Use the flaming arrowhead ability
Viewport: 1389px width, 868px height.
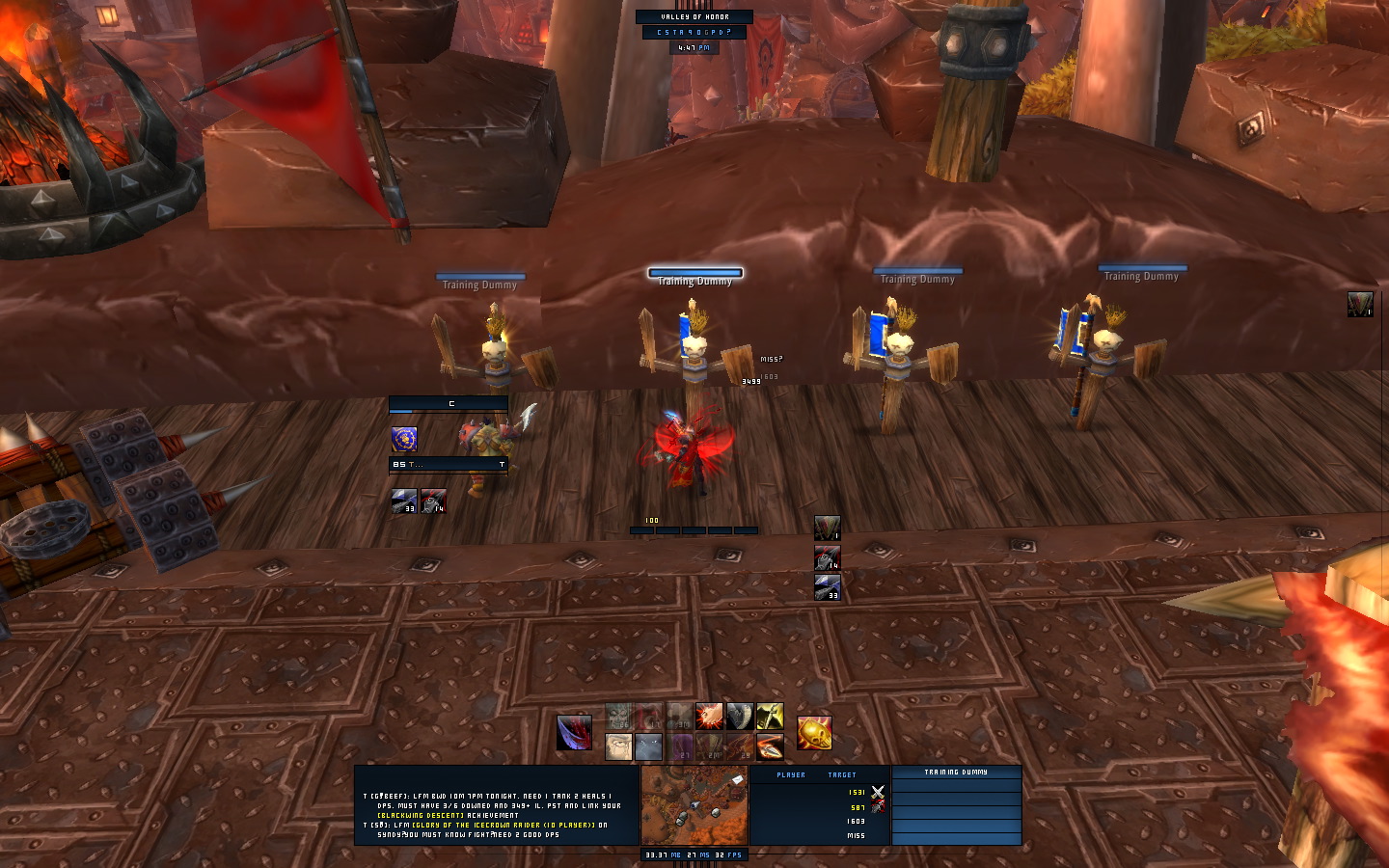tap(769, 746)
